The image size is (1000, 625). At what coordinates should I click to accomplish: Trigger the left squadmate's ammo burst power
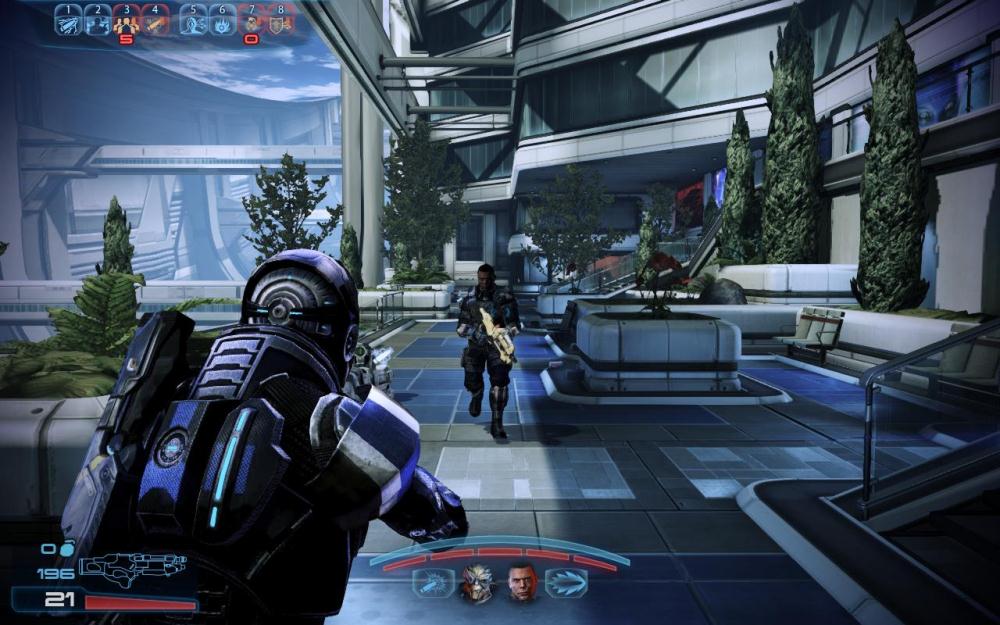pyautogui.click(x=433, y=583)
